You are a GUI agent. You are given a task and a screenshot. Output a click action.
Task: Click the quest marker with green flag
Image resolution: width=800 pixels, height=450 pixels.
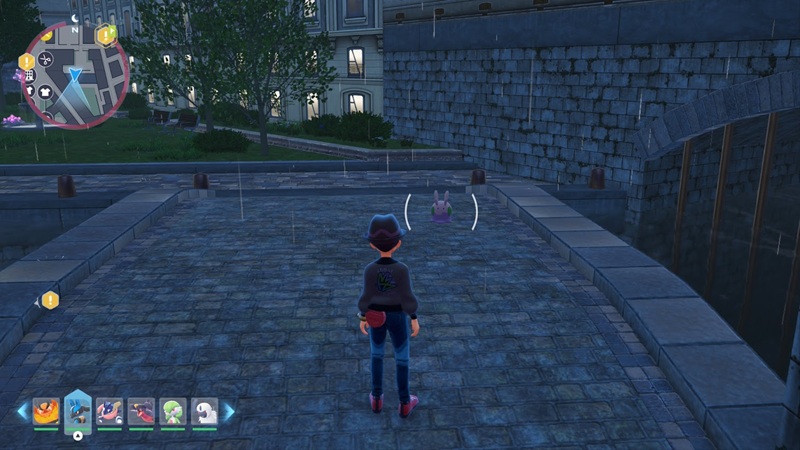pyautogui.click(x=106, y=35)
